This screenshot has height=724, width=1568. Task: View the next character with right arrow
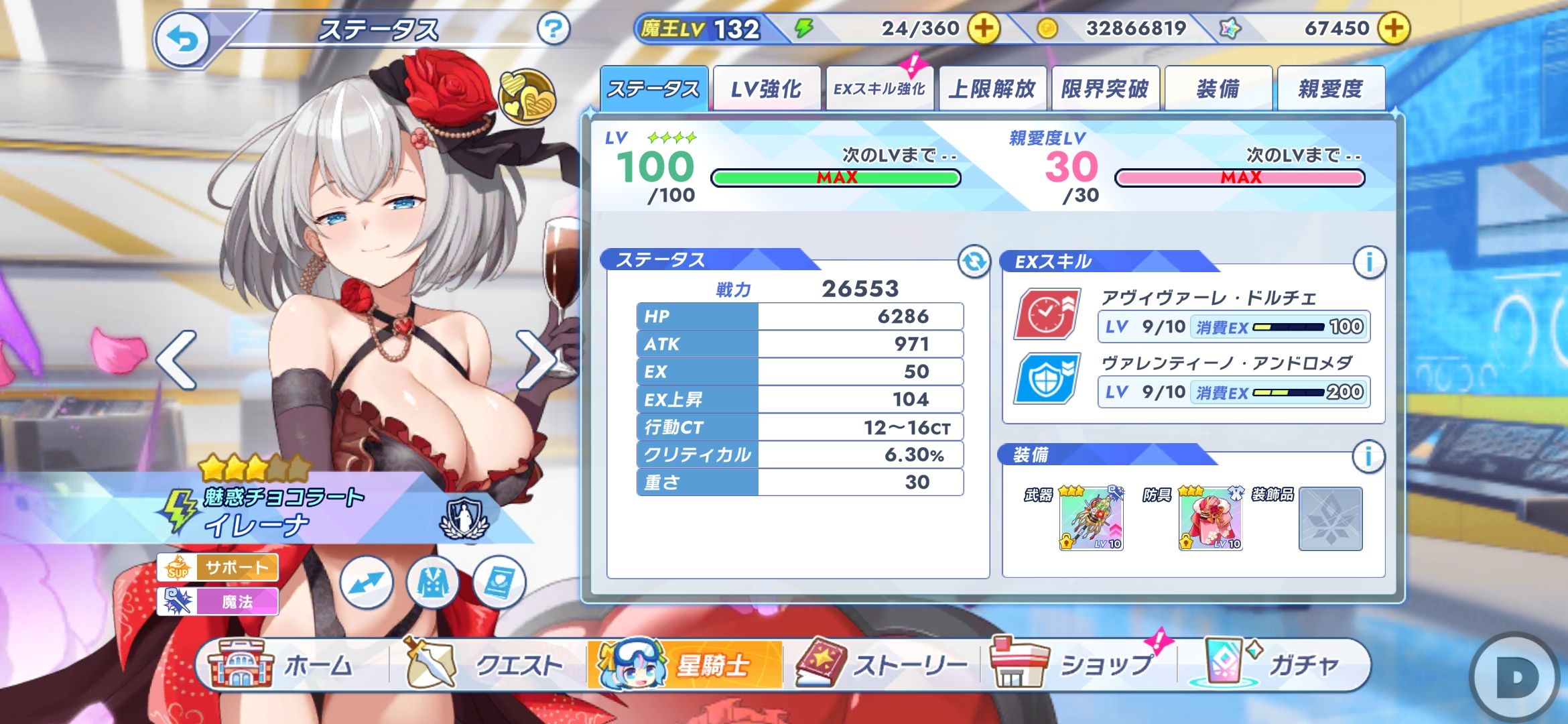pyautogui.click(x=535, y=360)
